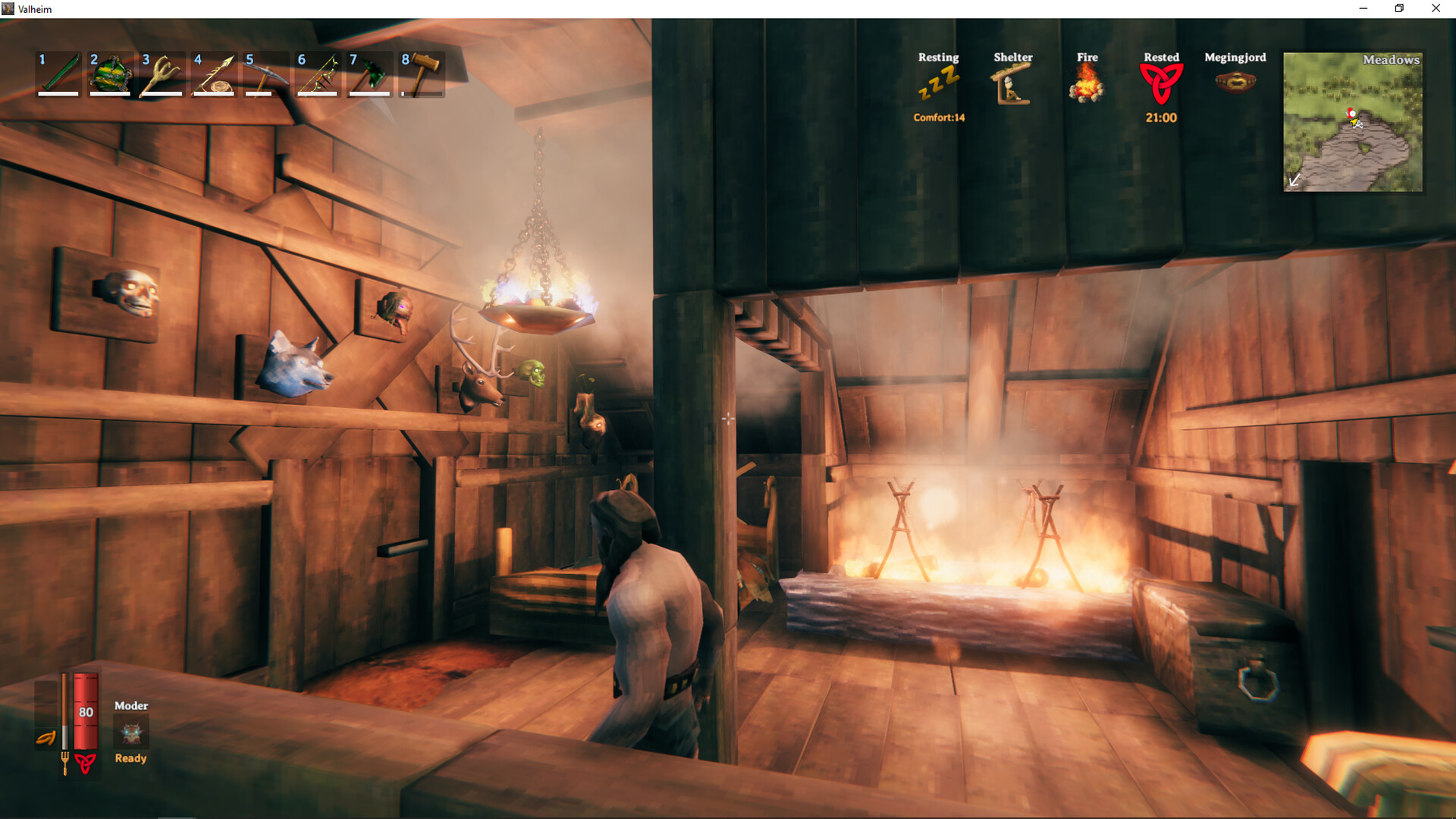Click the Ready power status text

click(130, 758)
